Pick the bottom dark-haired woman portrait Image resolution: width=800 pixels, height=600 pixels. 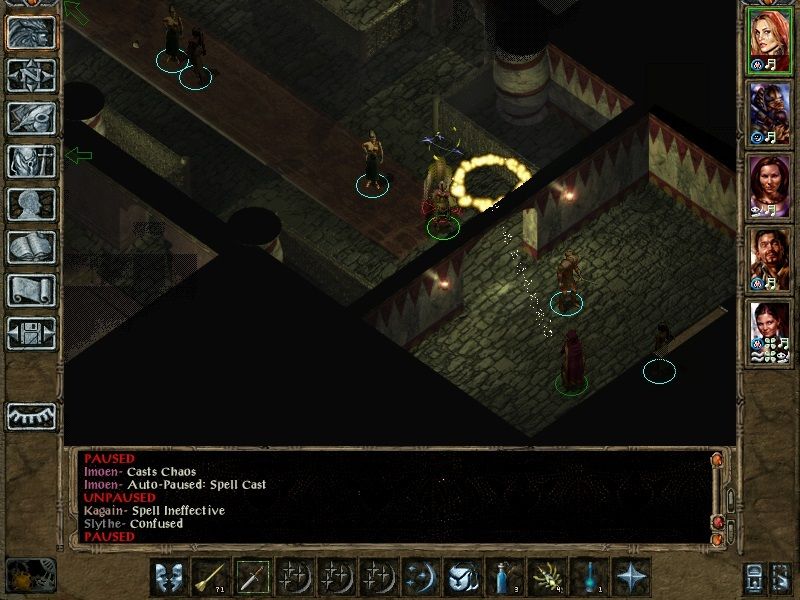point(769,330)
